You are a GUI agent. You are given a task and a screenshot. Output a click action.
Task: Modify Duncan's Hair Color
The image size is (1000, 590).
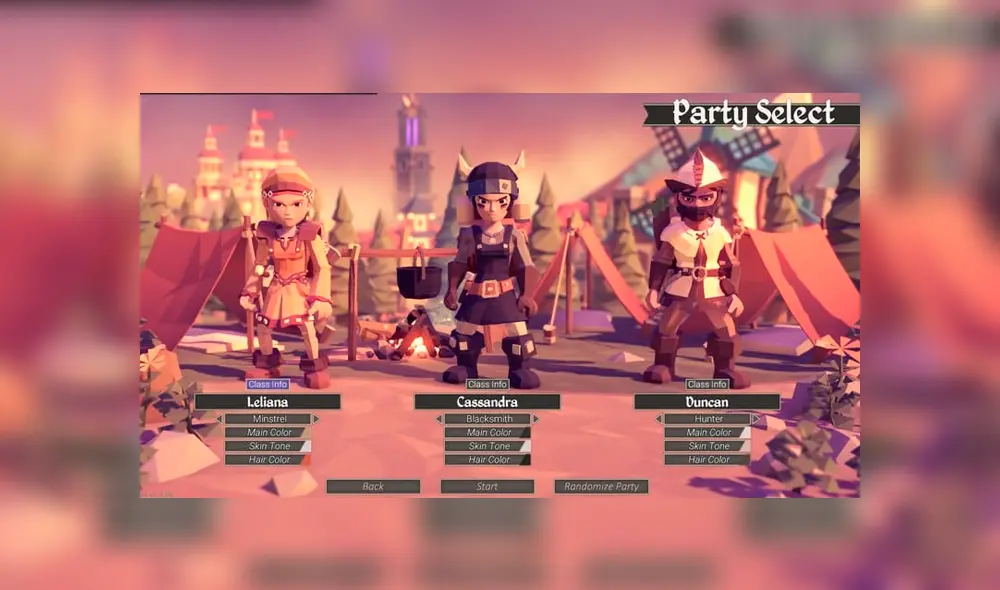click(707, 460)
